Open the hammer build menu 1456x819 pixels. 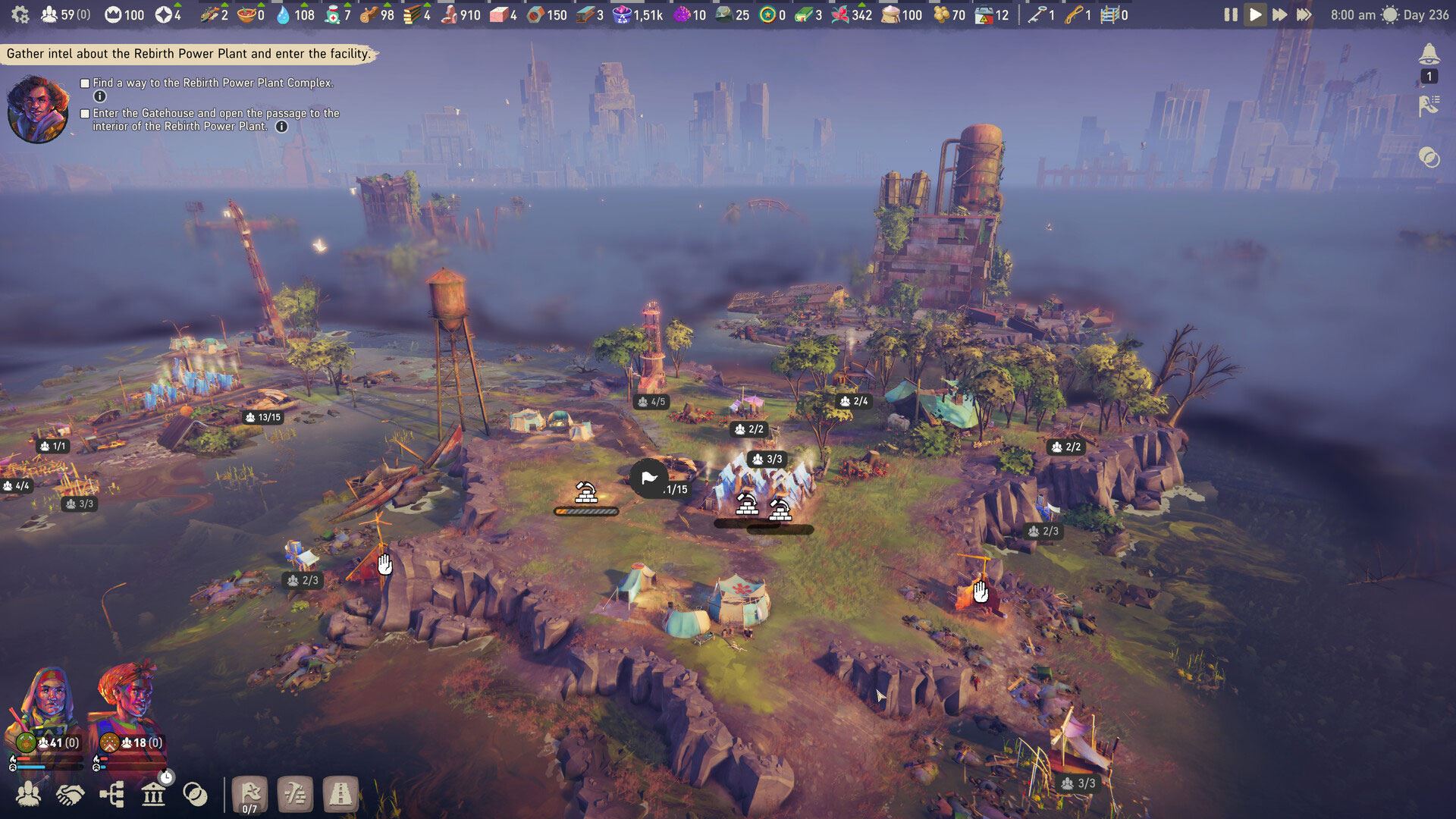(x=295, y=795)
